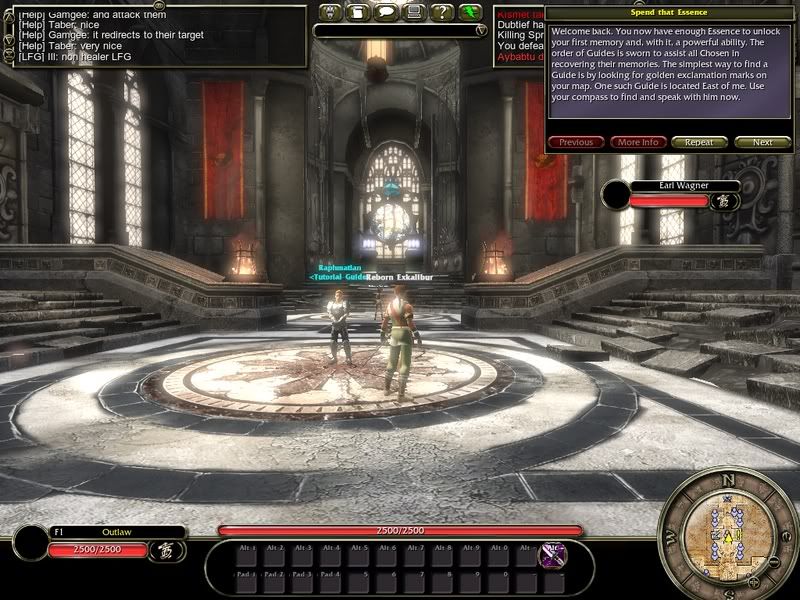Open the scroll journal icon
Image resolution: width=800 pixels, height=600 pixels.
coord(358,13)
